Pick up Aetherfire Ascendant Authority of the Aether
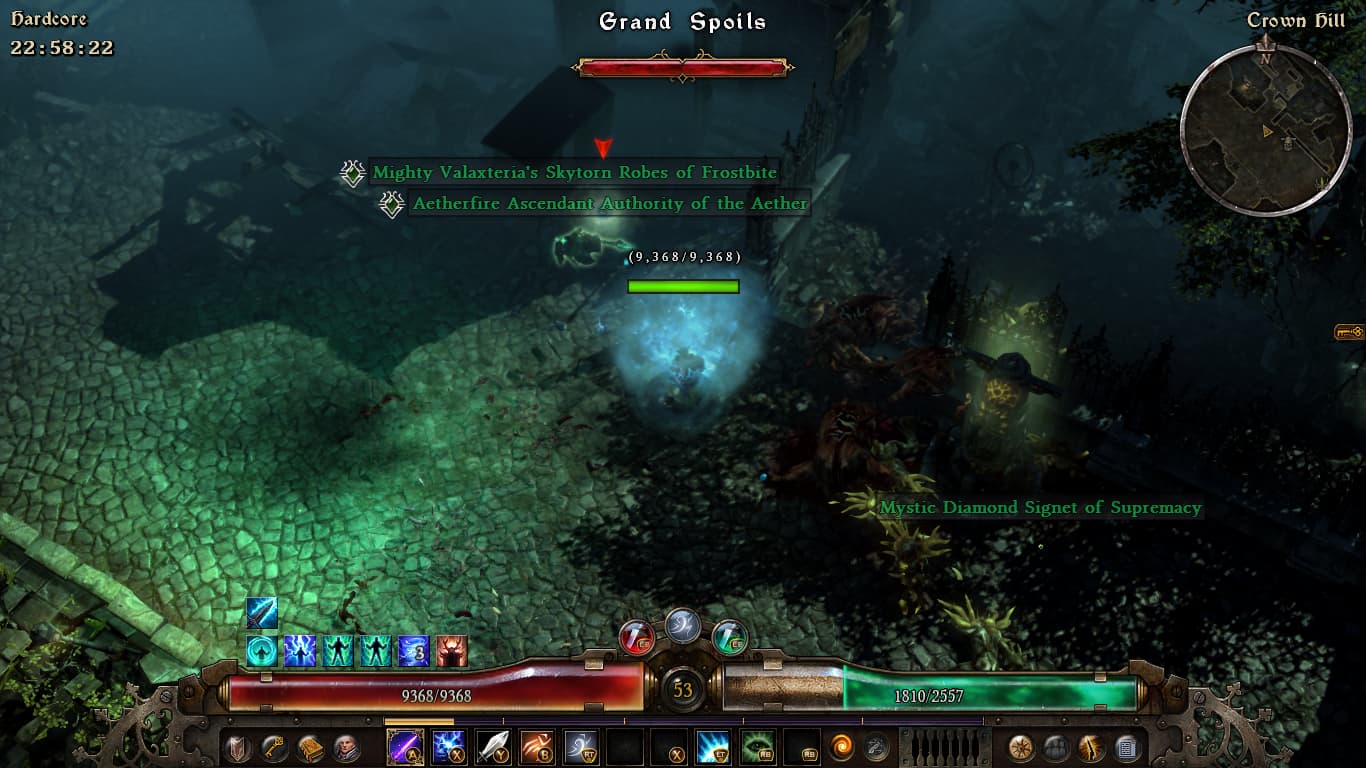This screenshot has width=1366, height=768. (x=609, y=204)
